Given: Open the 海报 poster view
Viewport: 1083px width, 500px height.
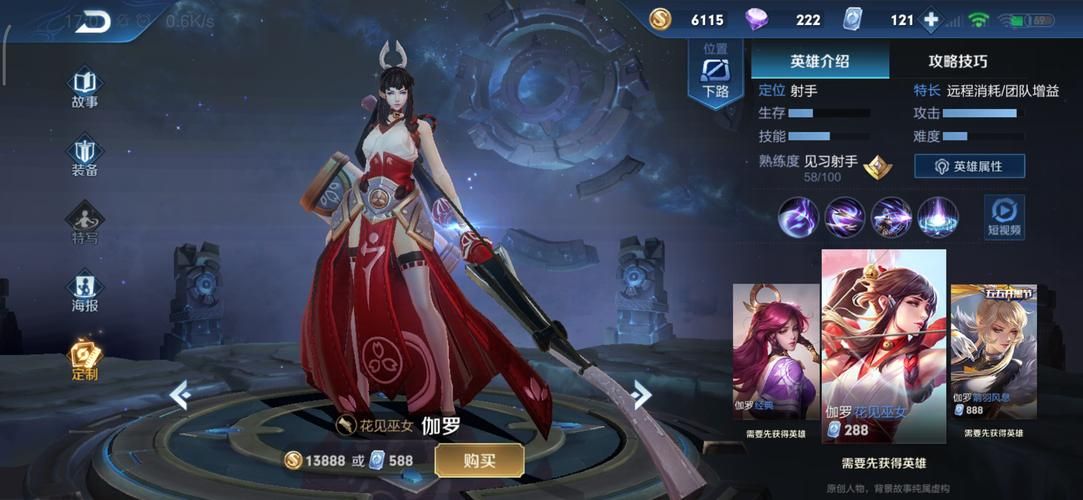Looking at the screenshot, I should pos(85,291).
